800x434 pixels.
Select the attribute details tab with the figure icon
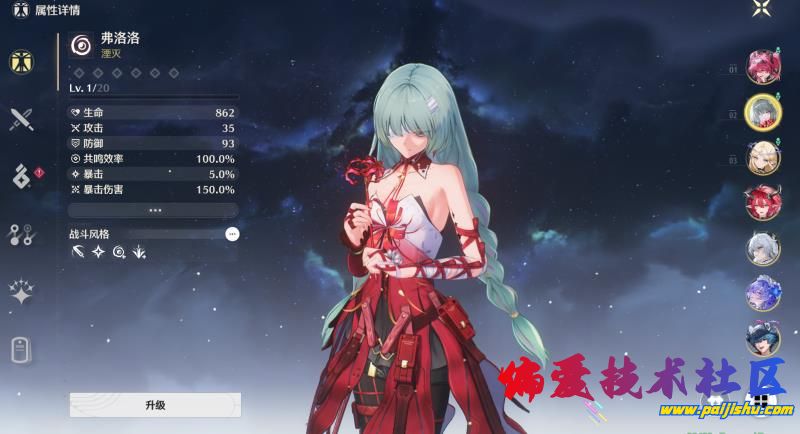click(21, 62)
